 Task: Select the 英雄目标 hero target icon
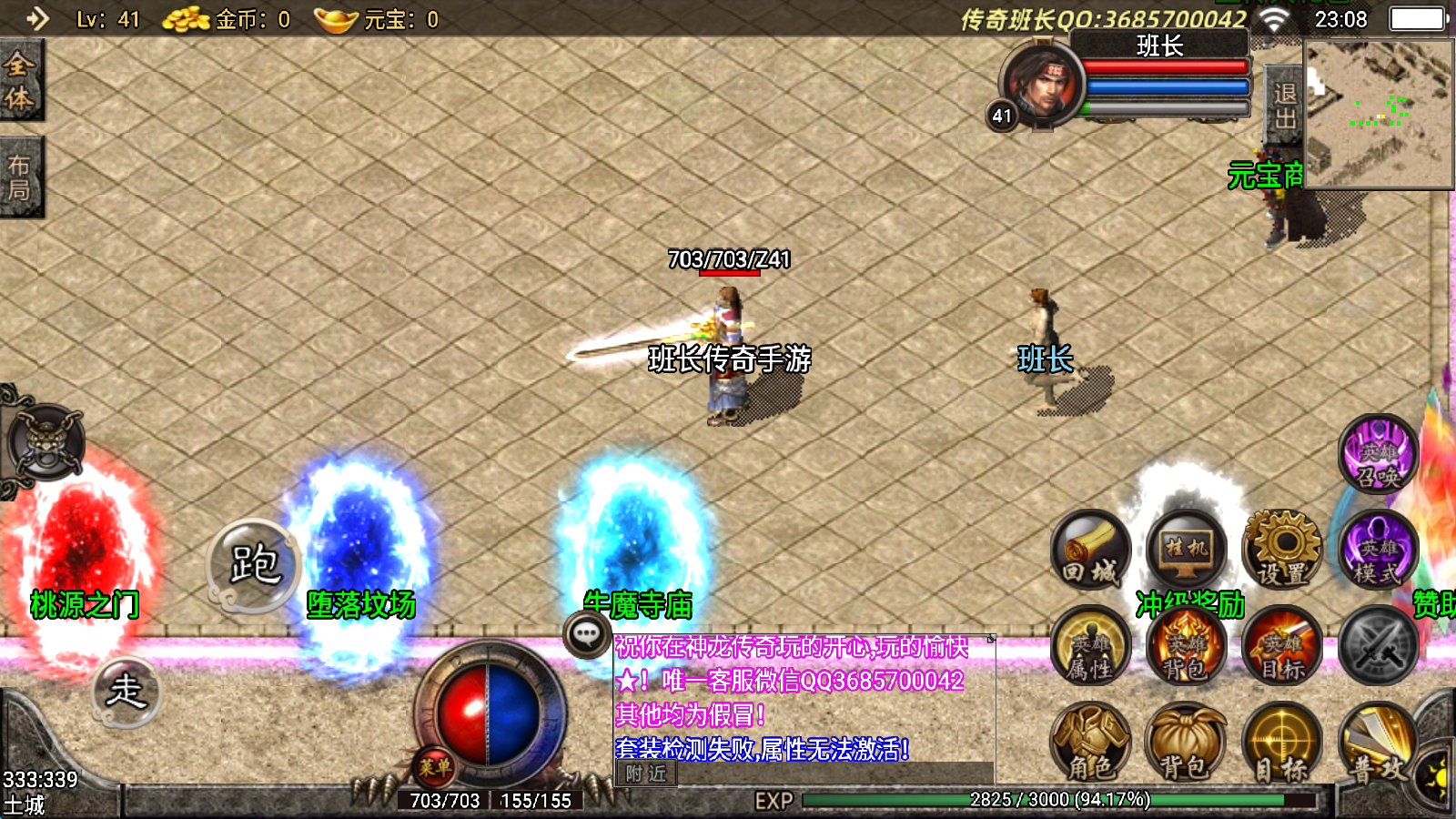(1281, 648)
